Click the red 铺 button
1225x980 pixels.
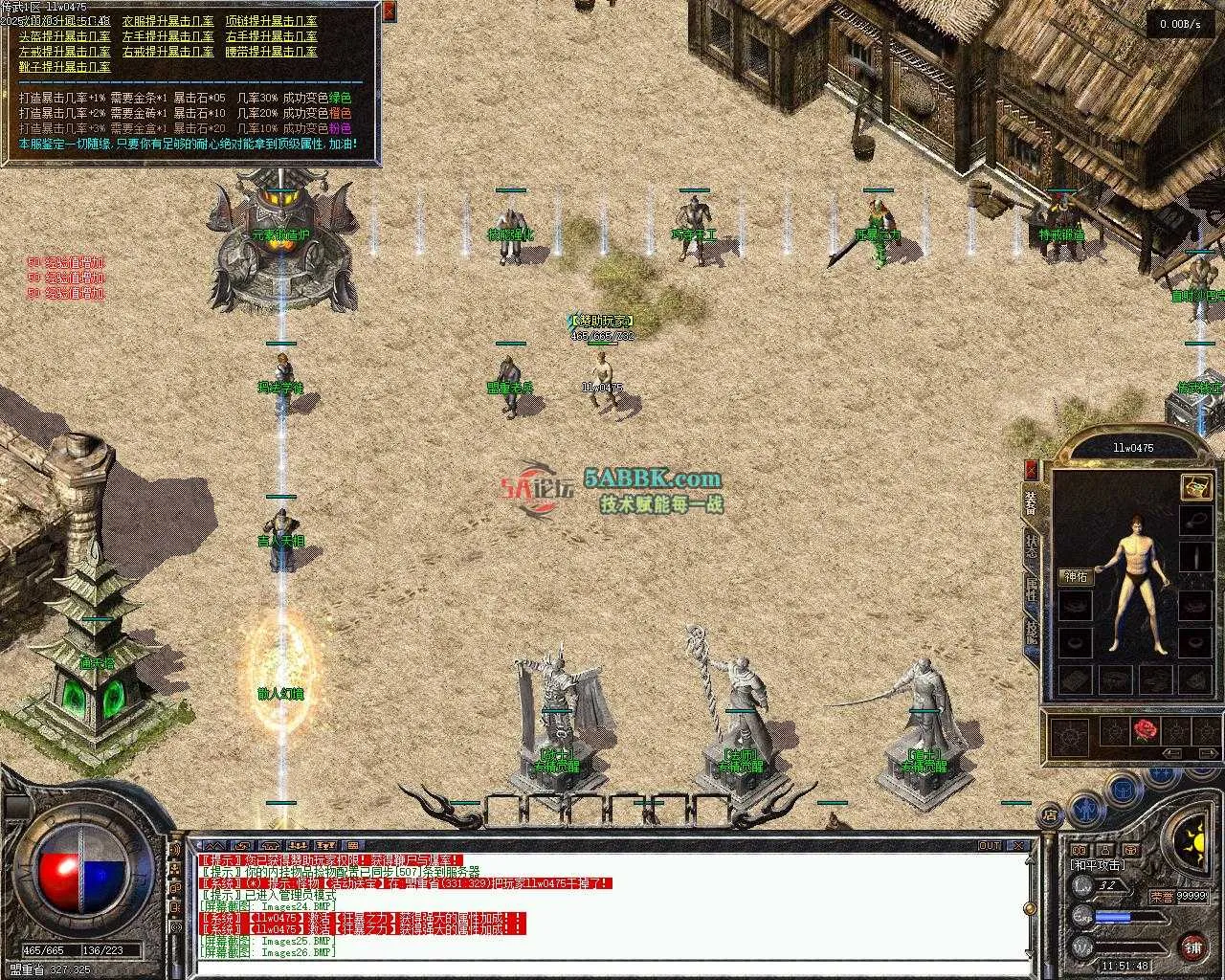pyautogui.click(x=1193, y=947)
